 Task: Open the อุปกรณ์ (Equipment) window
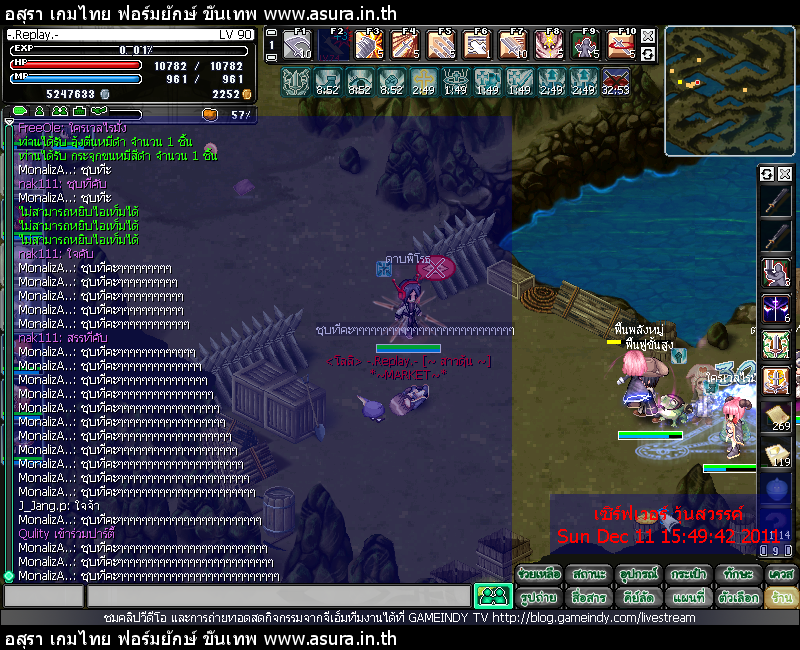coord(637,573)
